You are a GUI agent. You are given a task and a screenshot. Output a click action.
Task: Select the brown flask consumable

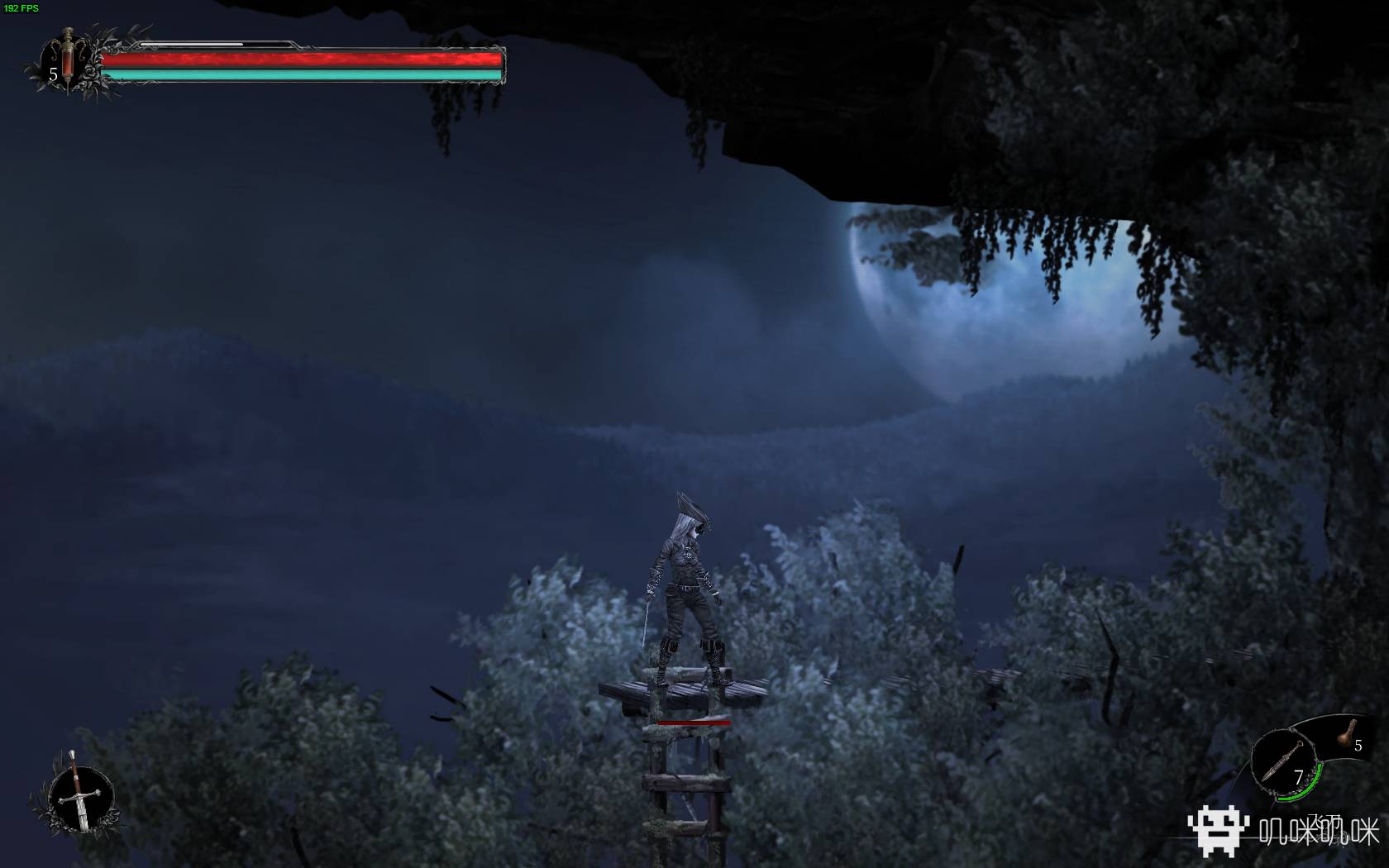[1348, 731]
